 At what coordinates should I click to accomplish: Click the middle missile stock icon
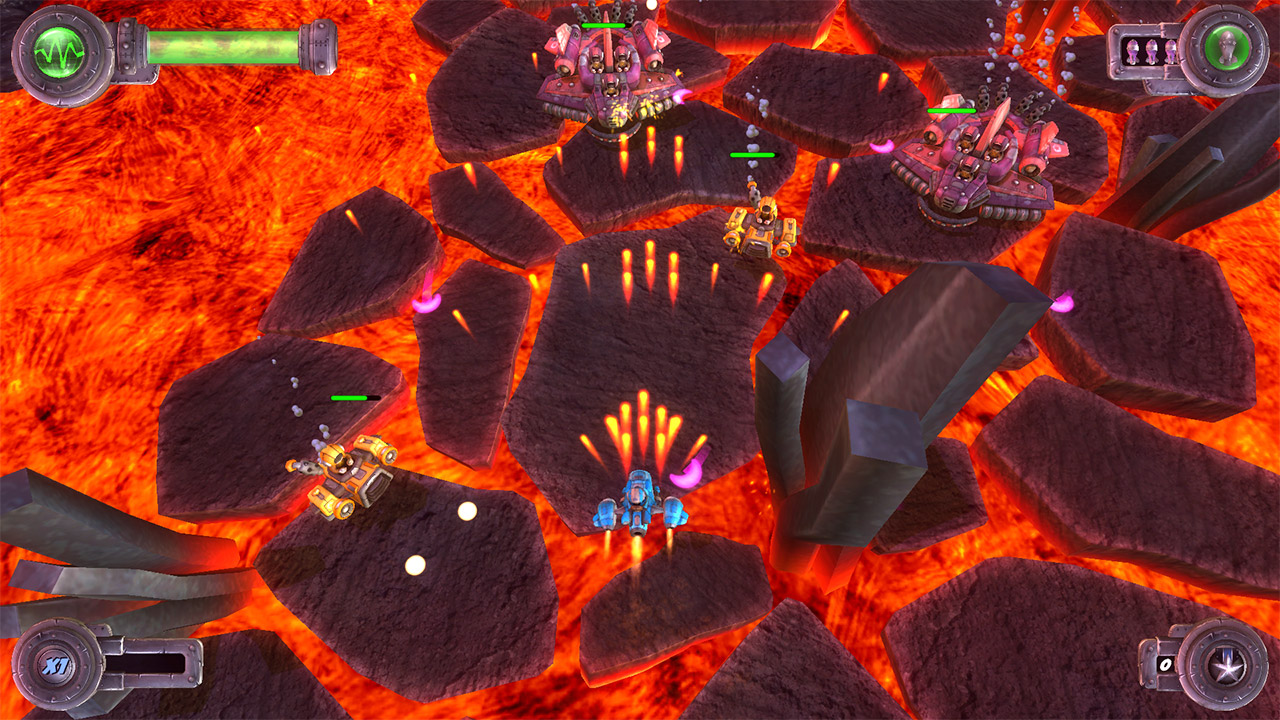pyautogui.click(x=1151, y=50)
